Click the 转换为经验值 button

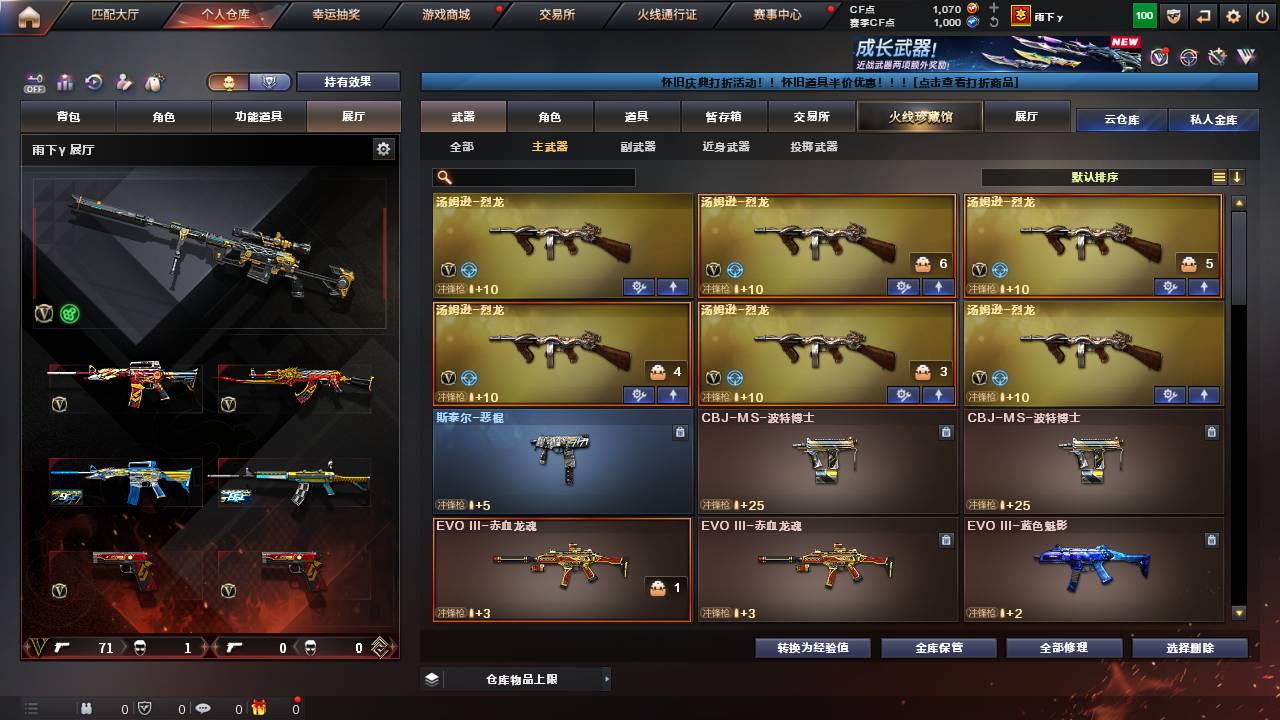point(813,647)
